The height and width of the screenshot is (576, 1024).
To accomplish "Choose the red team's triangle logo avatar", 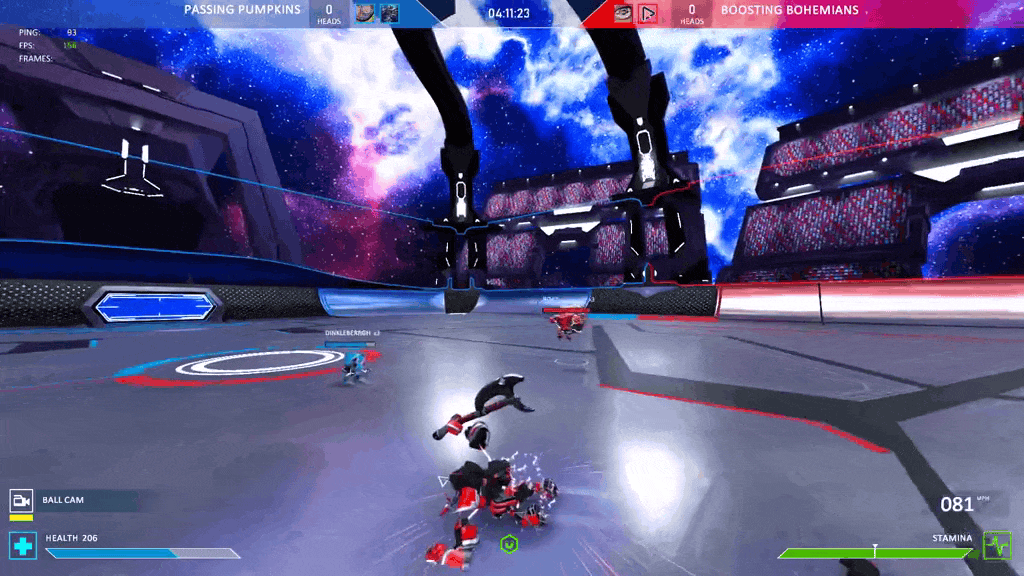I will [x=648, y=13].
